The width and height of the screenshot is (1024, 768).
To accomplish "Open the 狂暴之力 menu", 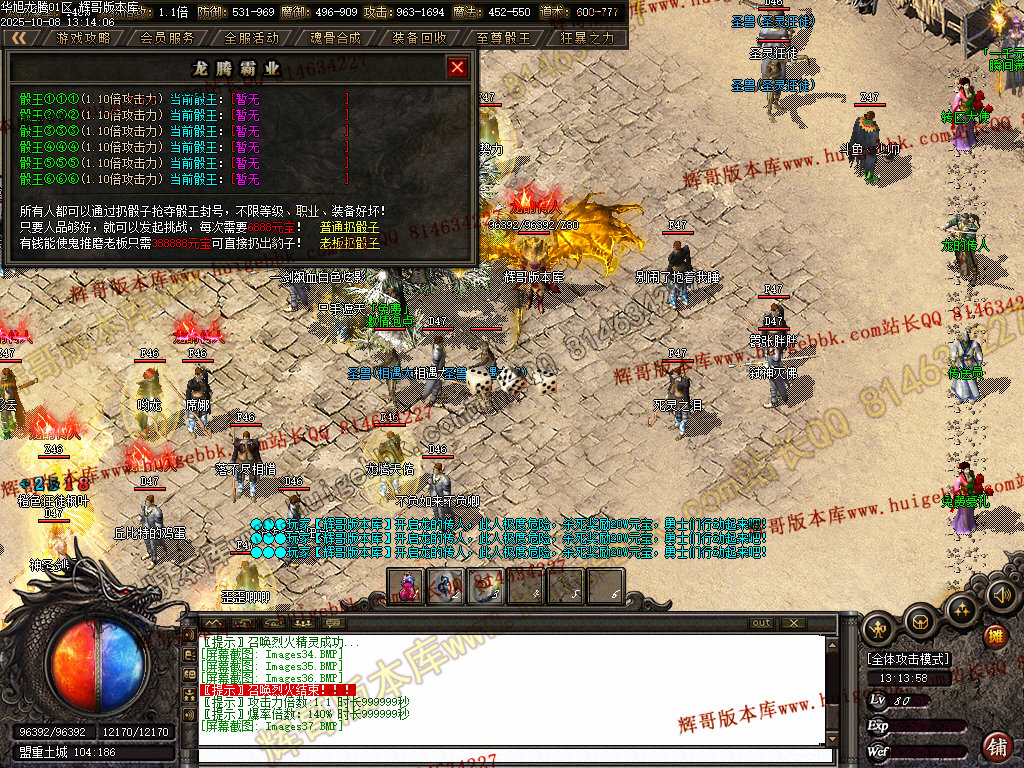I will click(x=587, y=38).
